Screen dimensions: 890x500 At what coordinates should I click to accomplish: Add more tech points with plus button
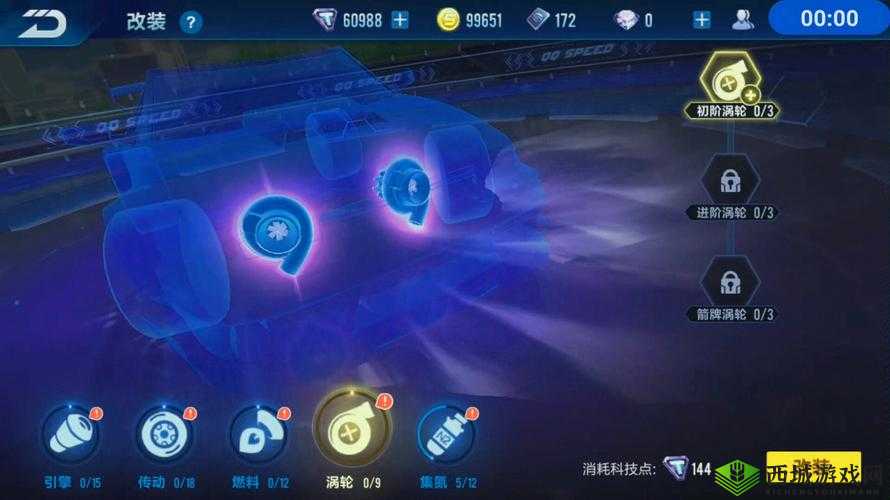400,20
